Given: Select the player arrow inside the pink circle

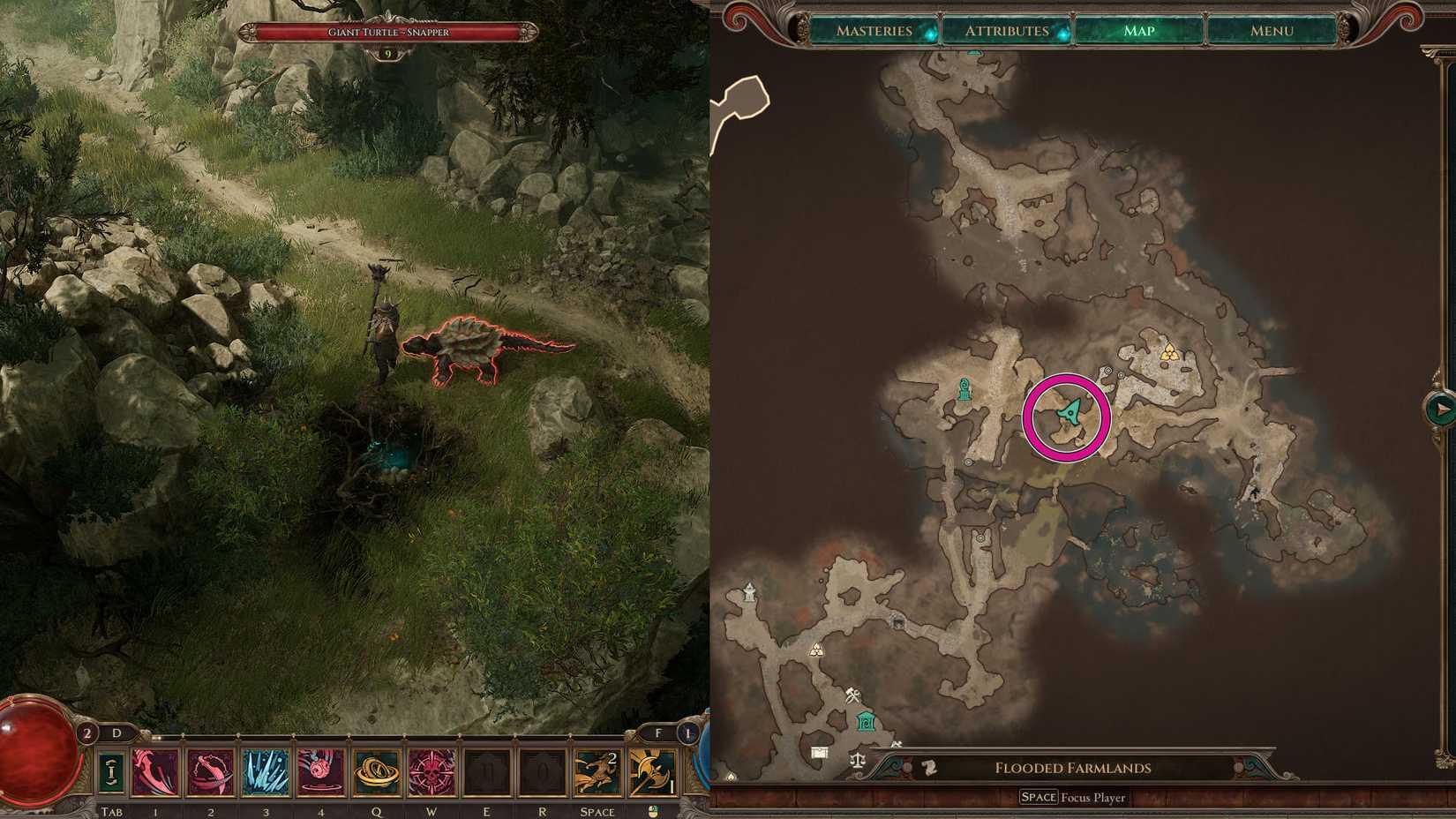Looking at the screenshot, I should (1069, 412).
